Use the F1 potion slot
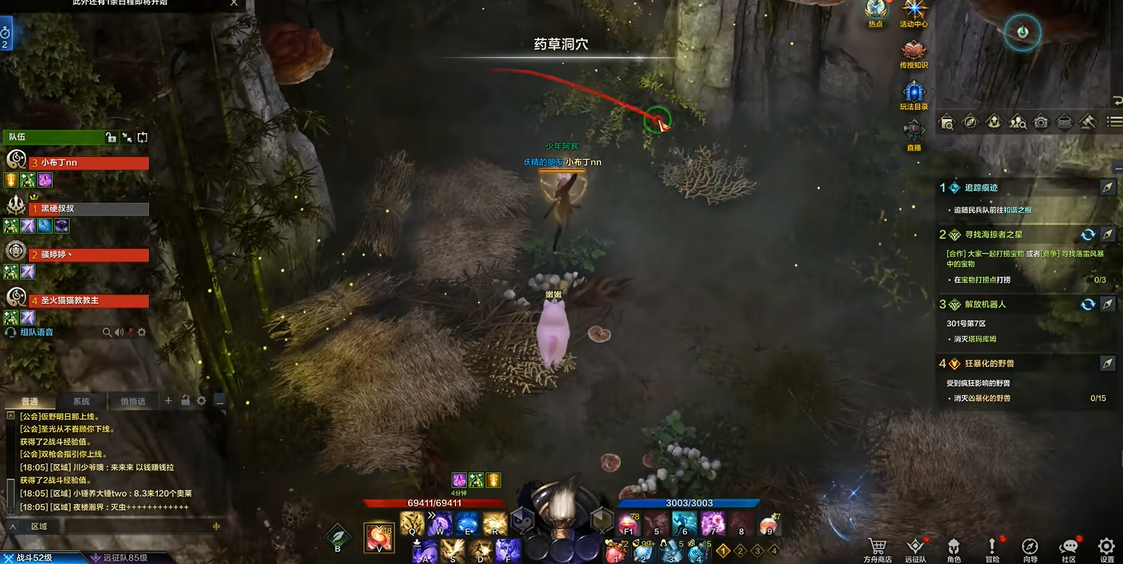This screenshot has height=564, width=1123. (628, 524)
